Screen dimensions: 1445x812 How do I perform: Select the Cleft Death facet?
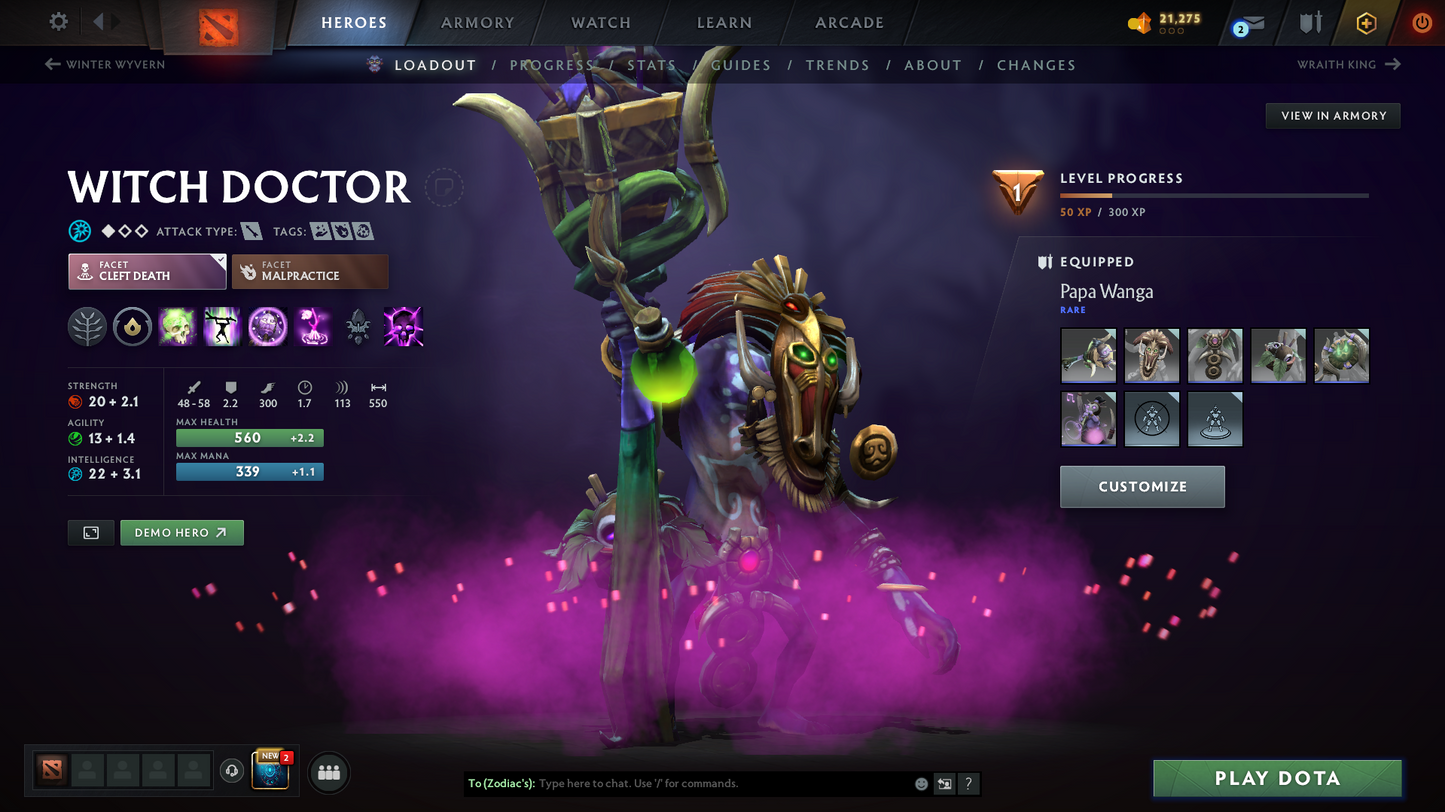coord(147,271)
